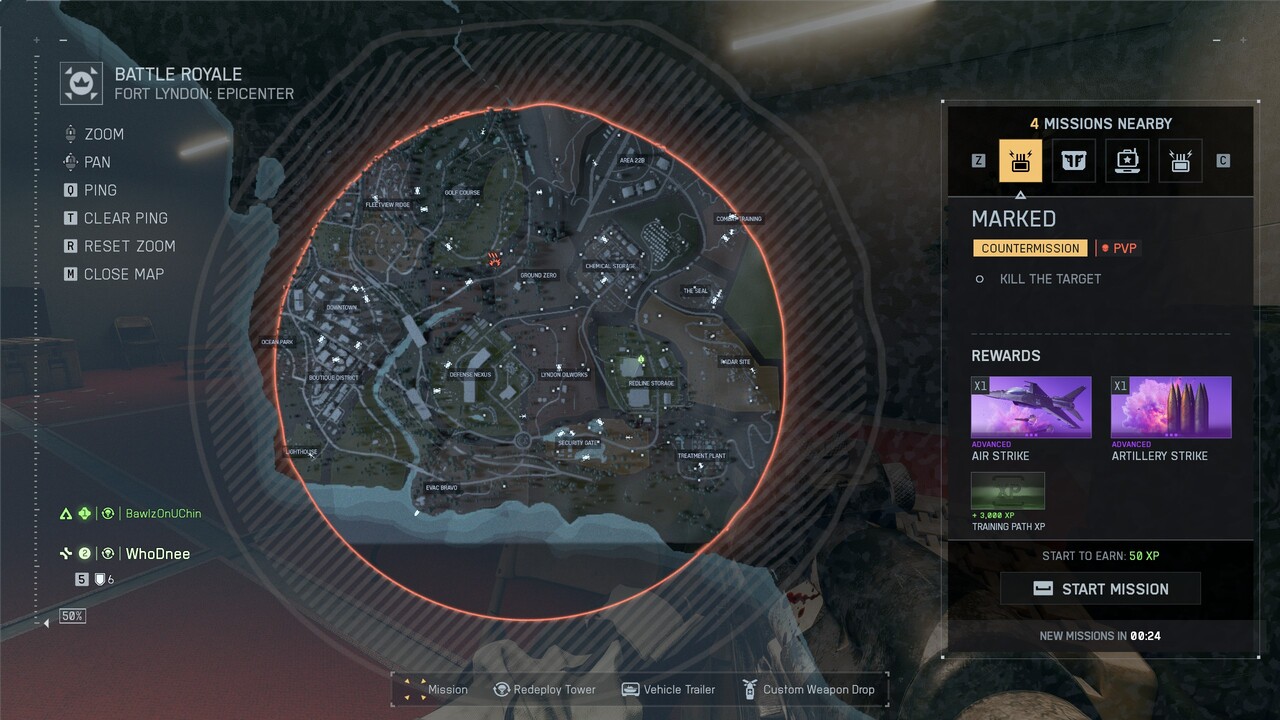Select the rightmost radio transmitter mission icon
The width and height of the screenshot is (1280, 720).
[x=1180, y=161]
